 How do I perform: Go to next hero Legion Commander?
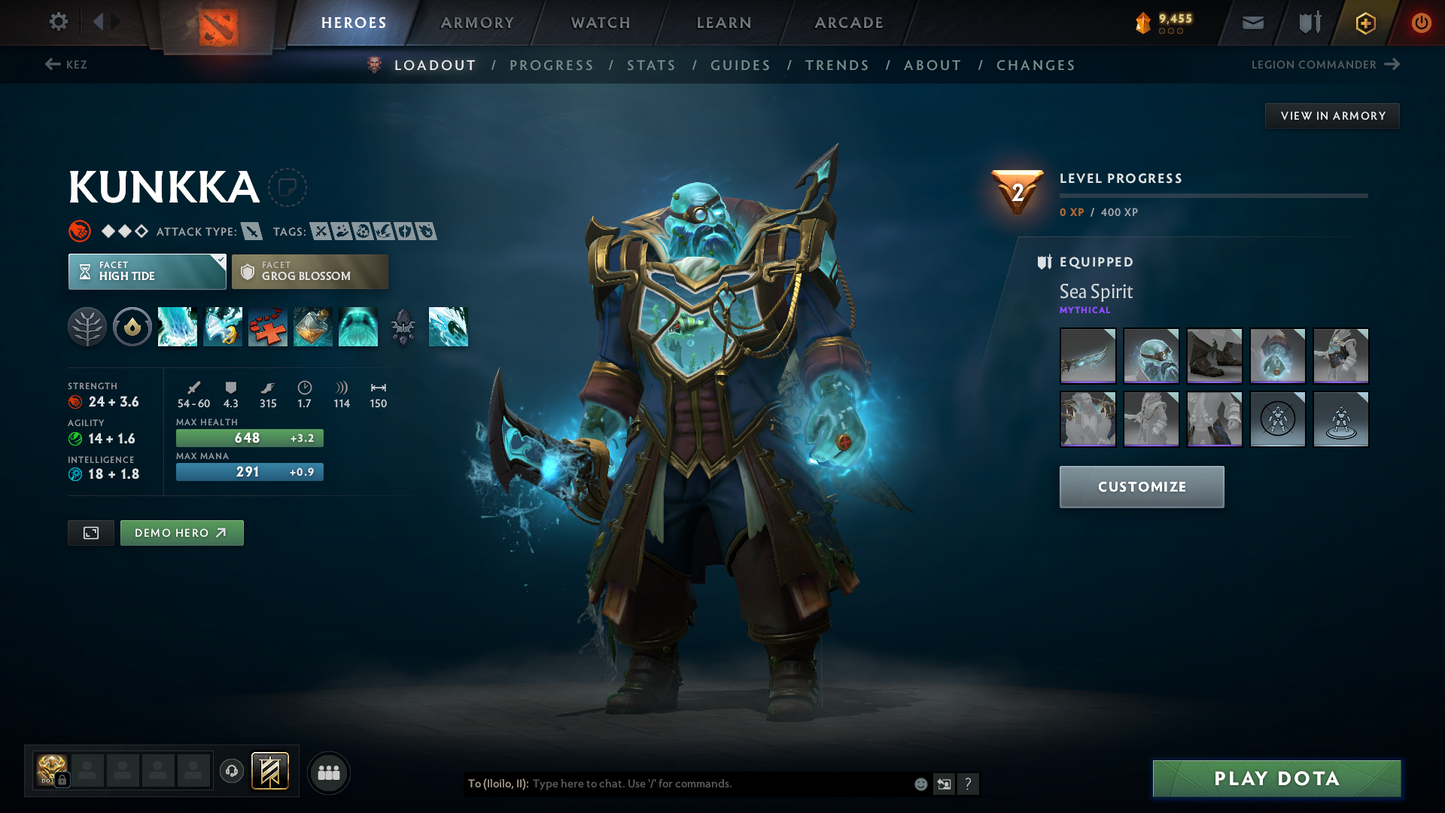[1324, 65]
